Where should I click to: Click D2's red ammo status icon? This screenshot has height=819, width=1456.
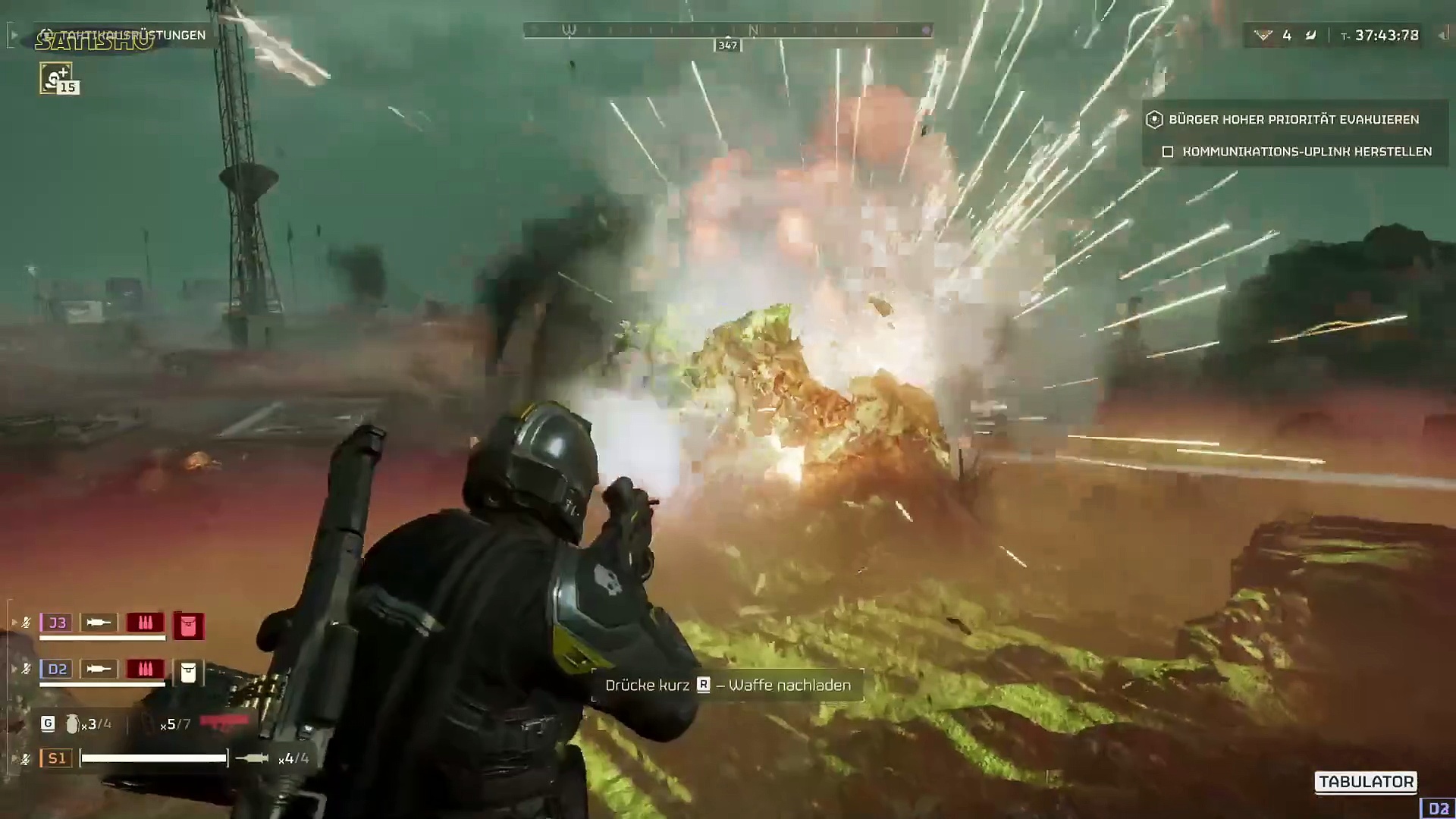(145, 669)
